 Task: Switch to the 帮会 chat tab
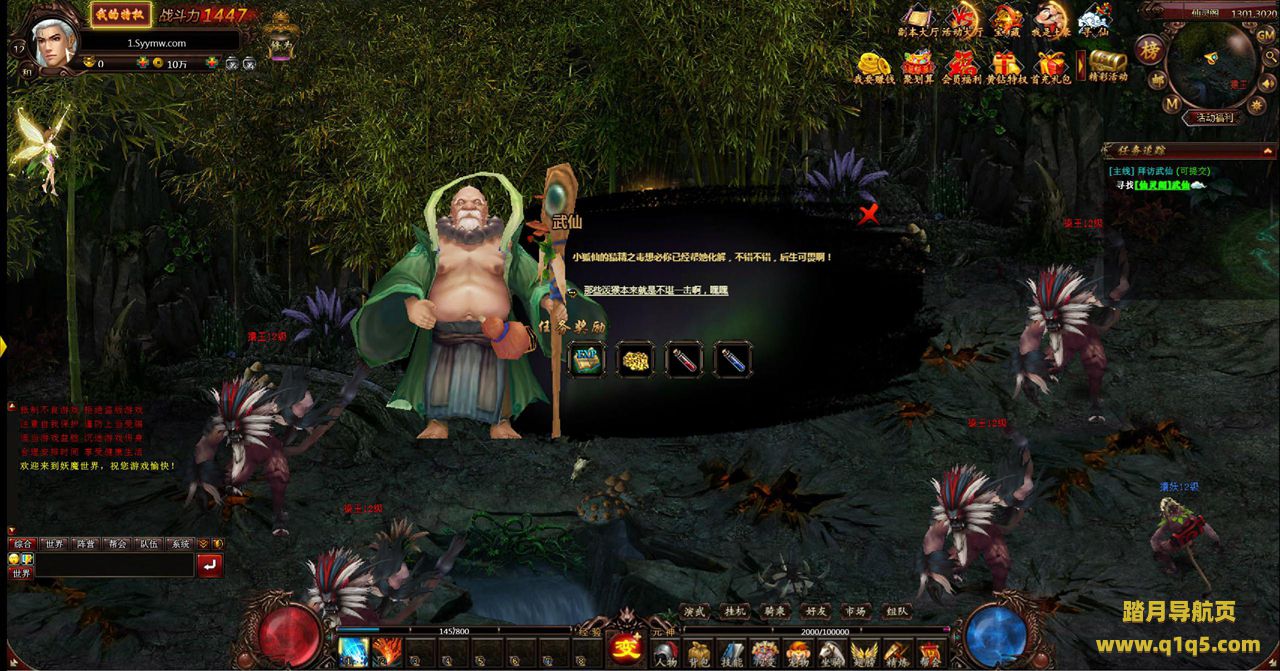coord(115,544)
